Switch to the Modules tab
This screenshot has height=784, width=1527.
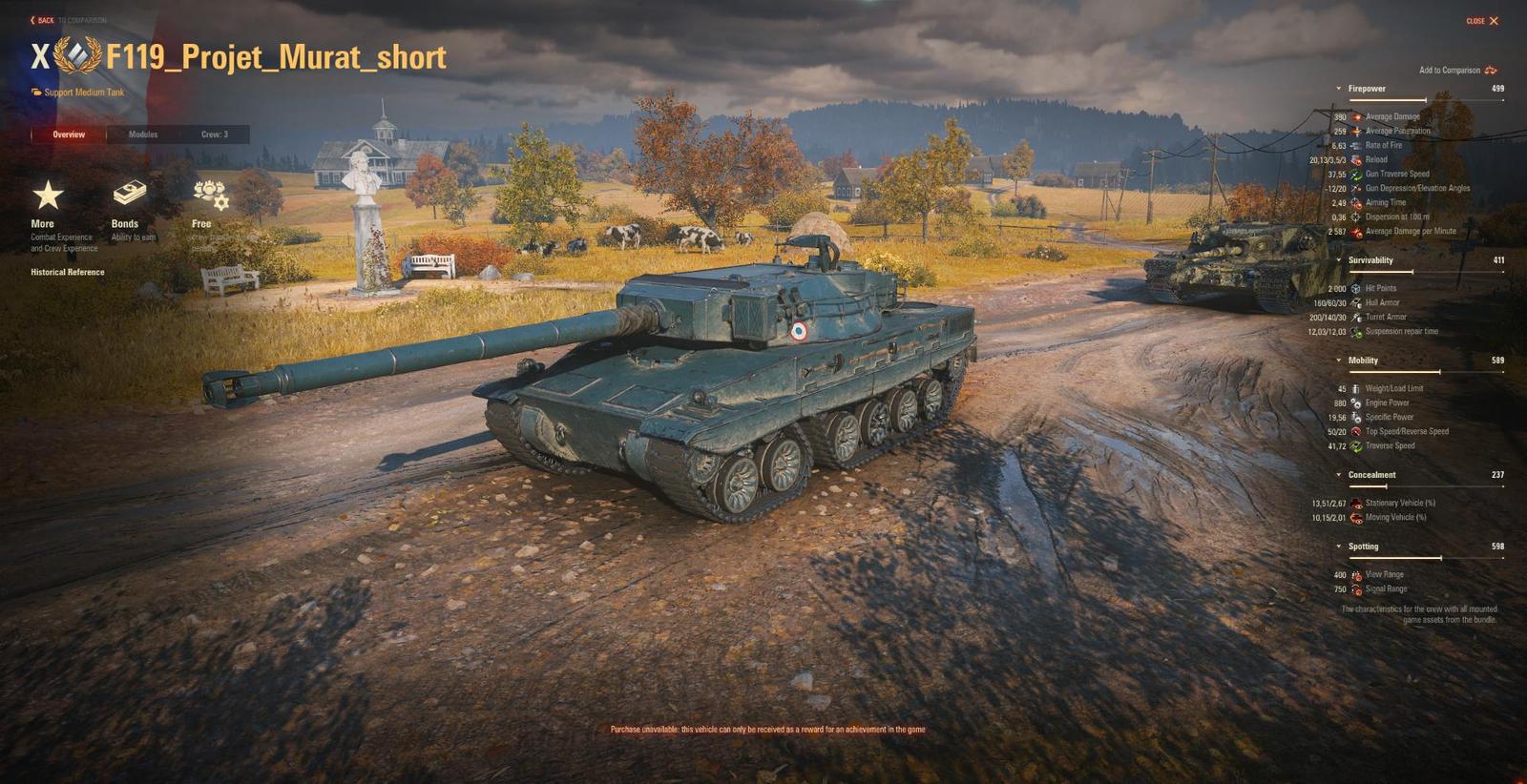coord(144,134)
